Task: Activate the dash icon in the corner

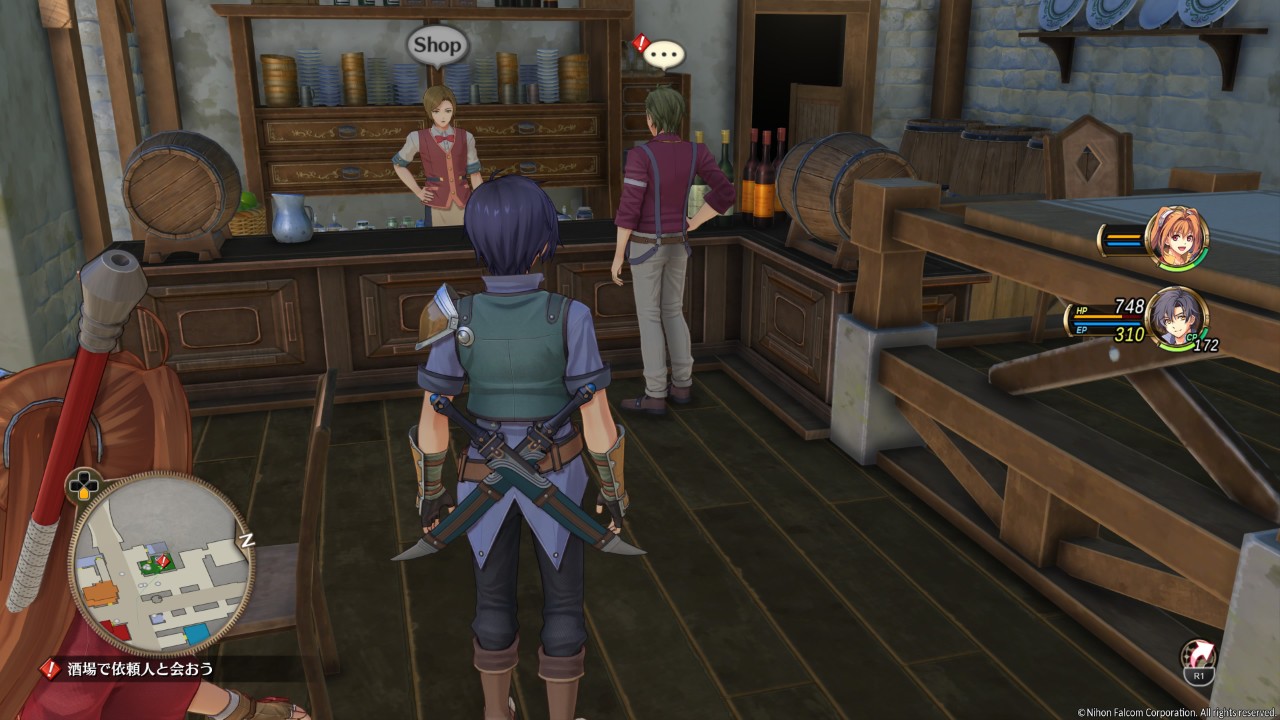Action: coord(1198,659)
